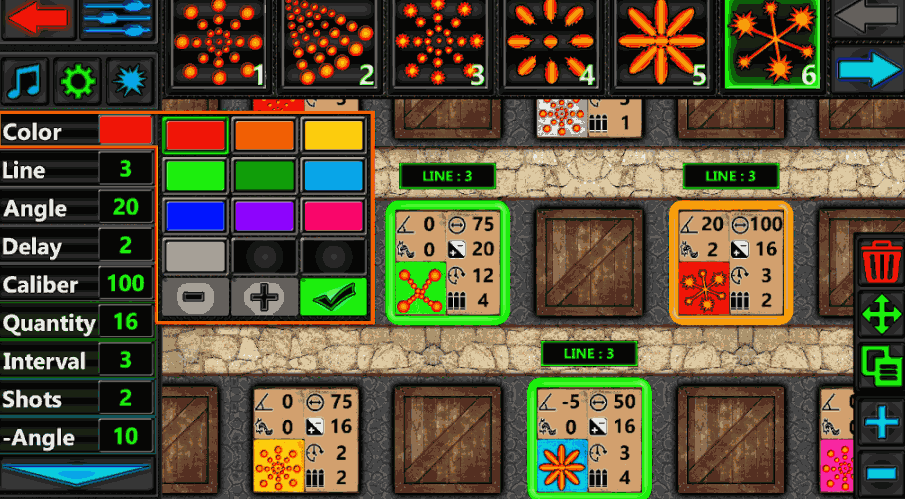
Task: Expand parameters with the blue down arrow
Action: 78,474
